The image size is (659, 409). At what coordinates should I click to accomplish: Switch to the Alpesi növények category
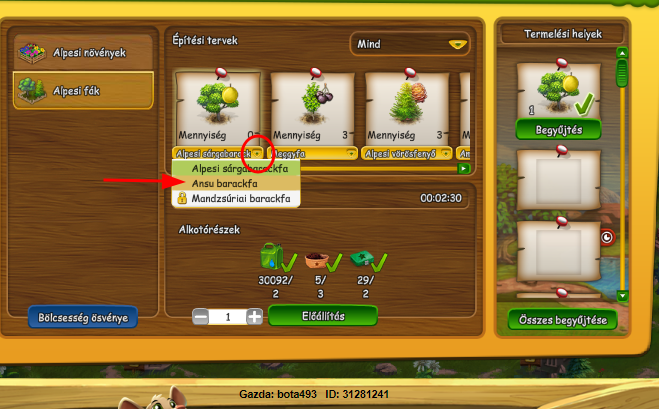(83, 51)
